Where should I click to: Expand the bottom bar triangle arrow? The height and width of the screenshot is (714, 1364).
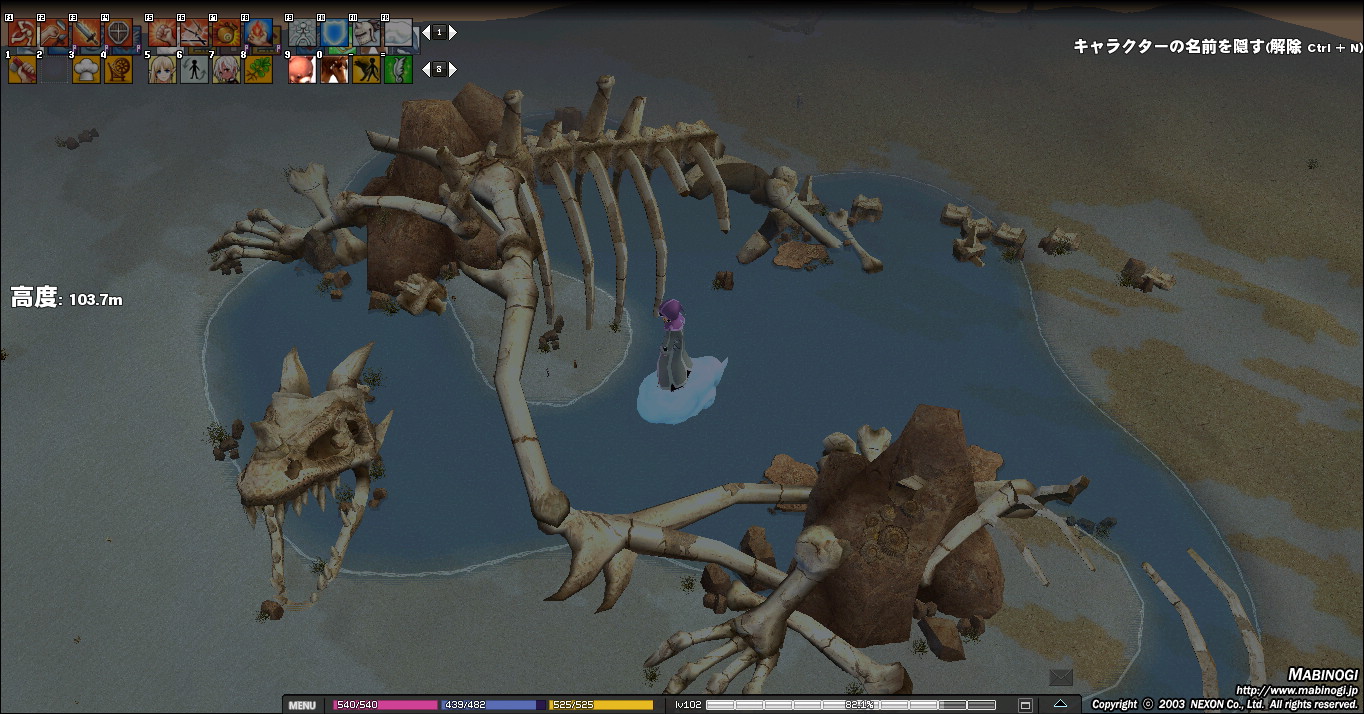[x=1060, y=704]
